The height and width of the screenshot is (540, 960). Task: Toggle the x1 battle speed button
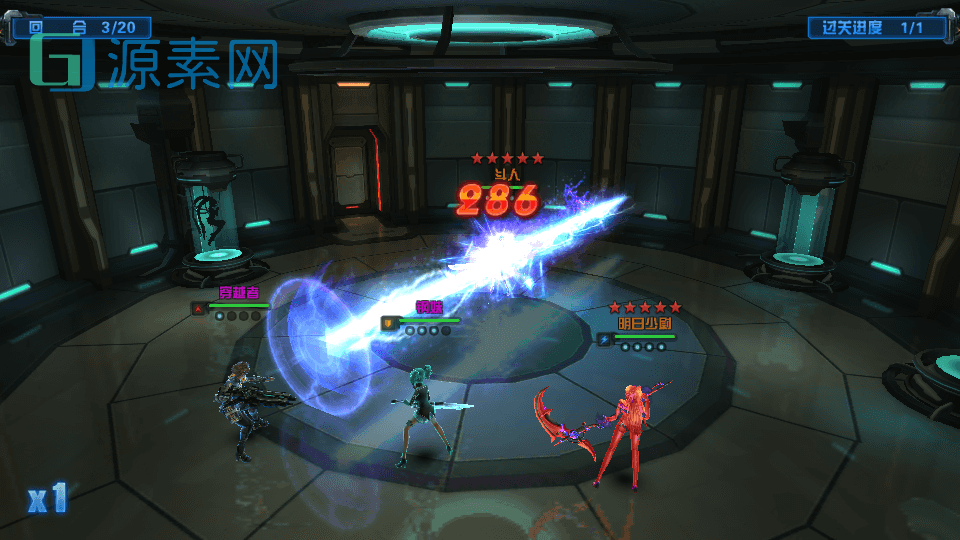point(47,497)
